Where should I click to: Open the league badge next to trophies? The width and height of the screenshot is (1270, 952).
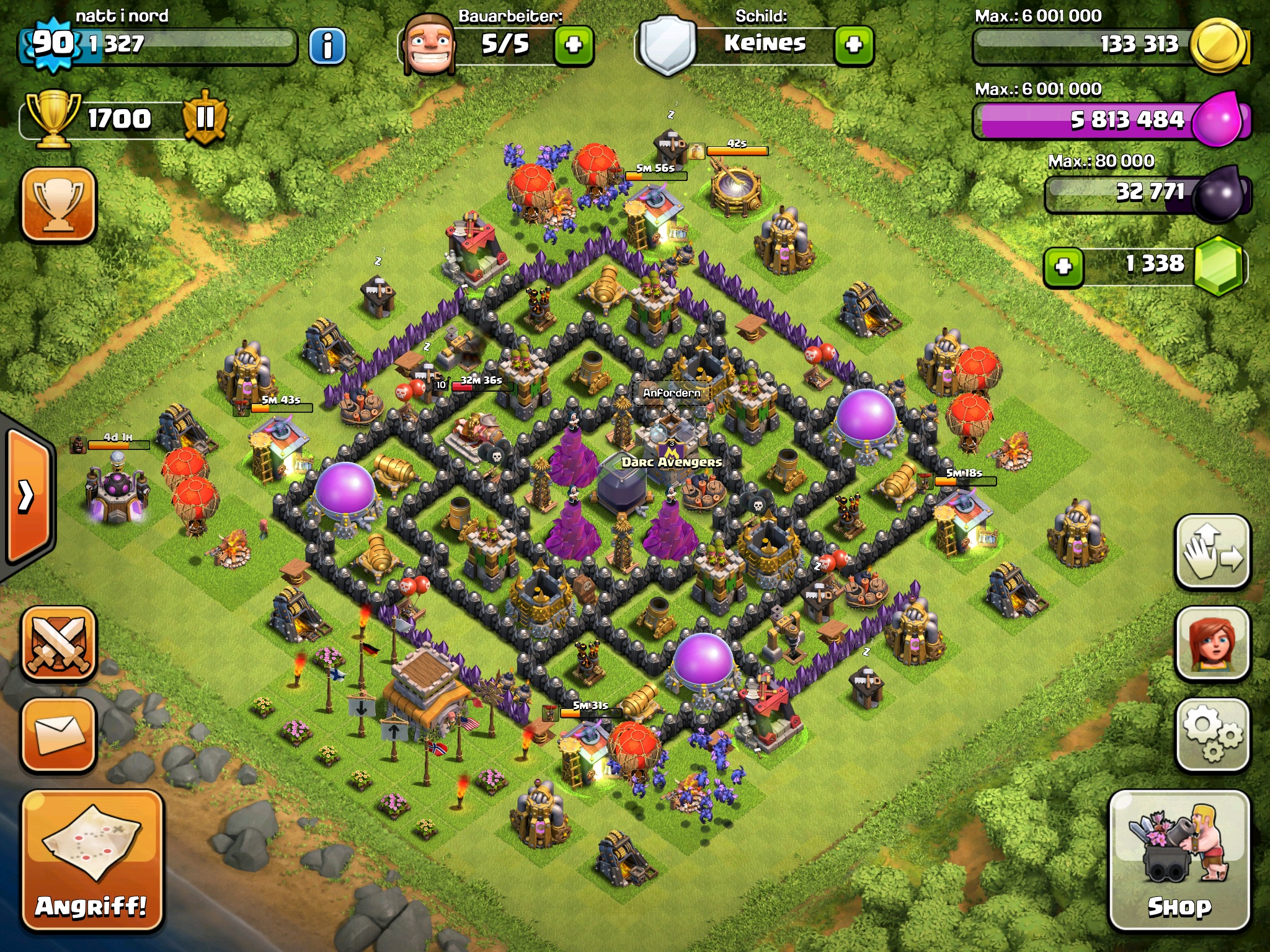coord(205,118)
